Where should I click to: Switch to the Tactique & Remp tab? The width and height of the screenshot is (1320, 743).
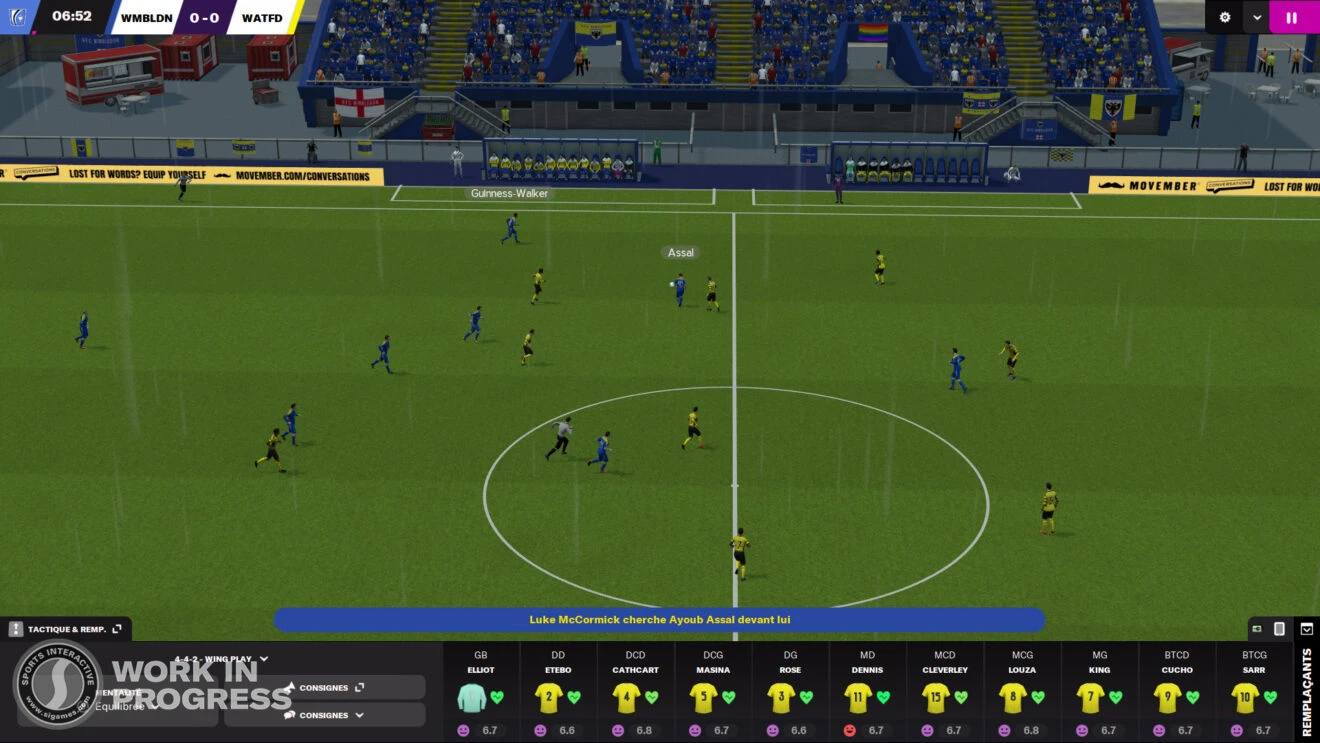coord(68,628)
